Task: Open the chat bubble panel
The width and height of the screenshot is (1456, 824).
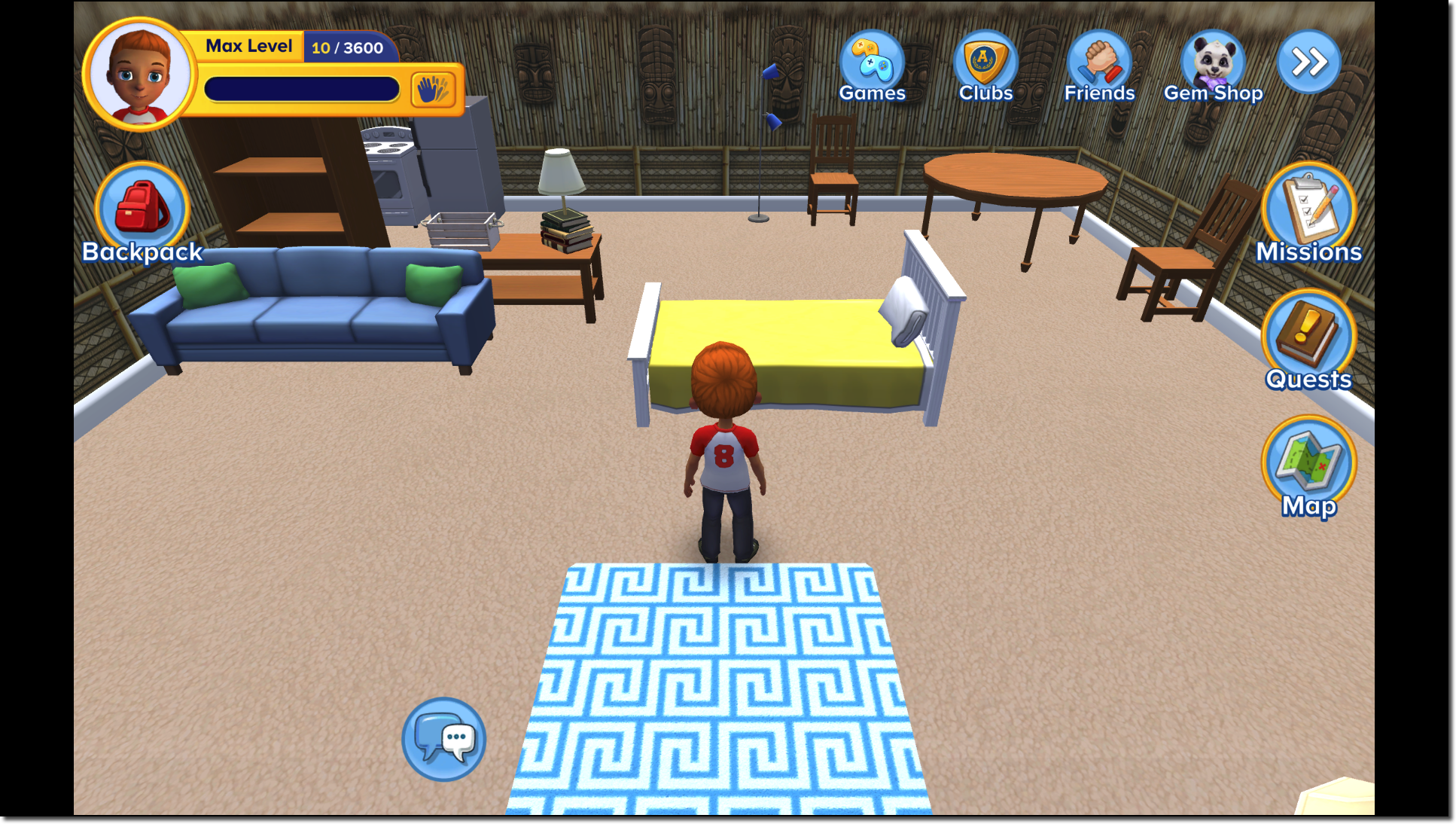Action: point(443,739)
